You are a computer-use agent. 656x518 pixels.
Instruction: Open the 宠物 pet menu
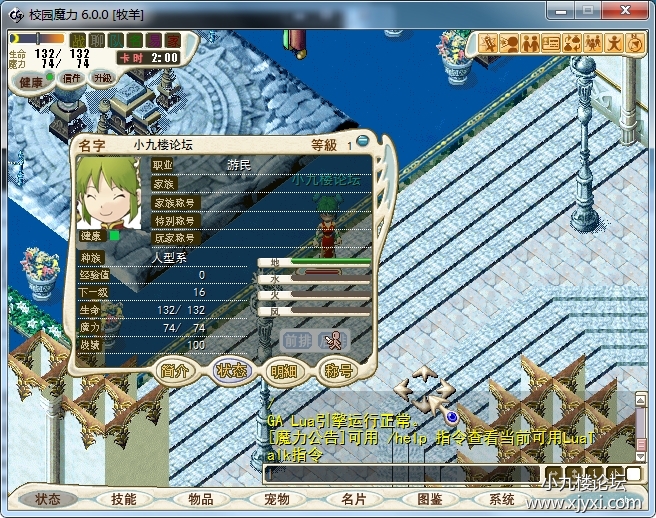[276, 499]
